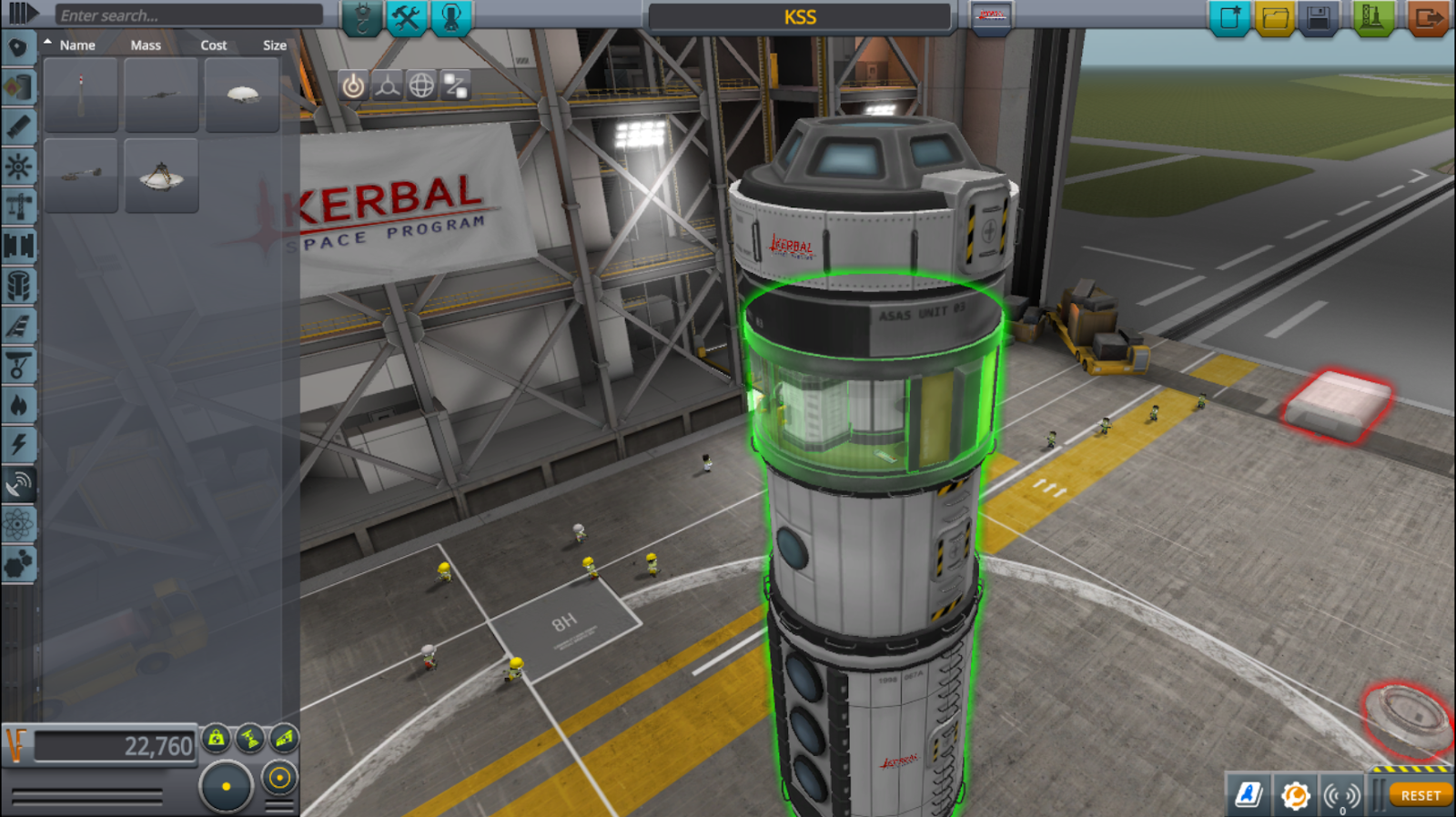This screenshot has width=1456, height=817.
Task: Exit the editor via the orange button
Action: click(1427, 17)
